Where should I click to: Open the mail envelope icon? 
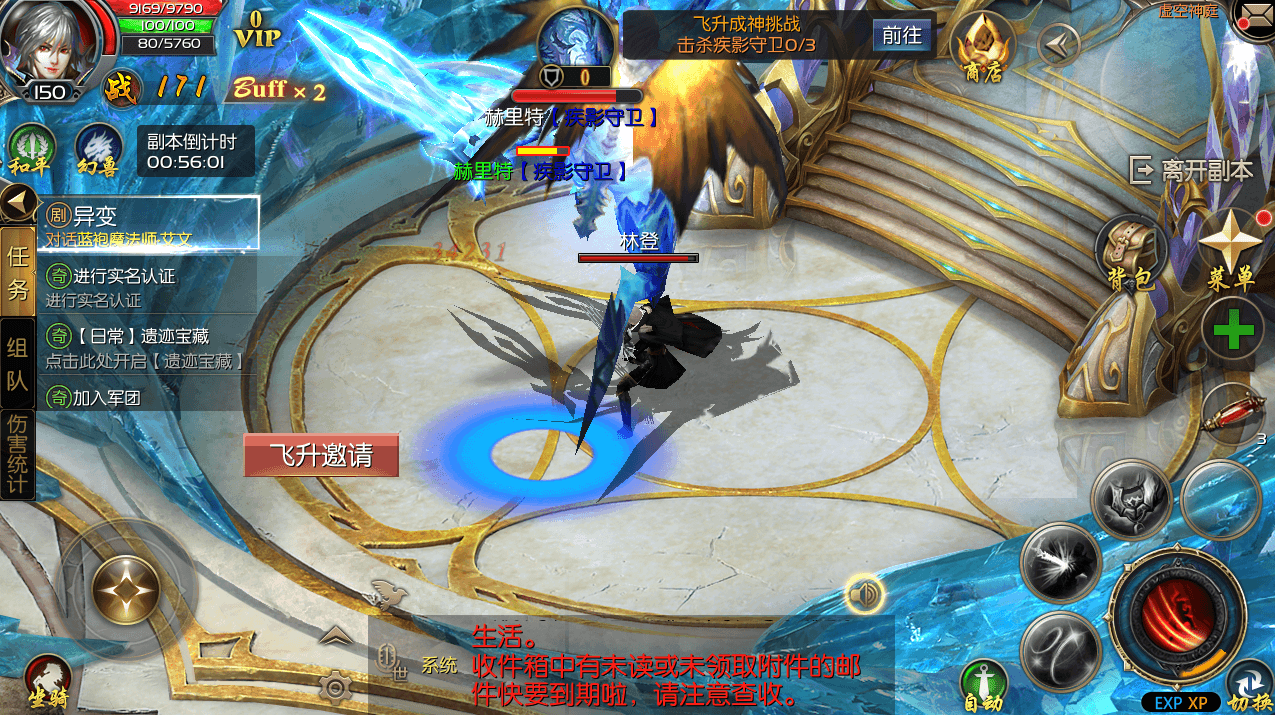[1254, 18]
